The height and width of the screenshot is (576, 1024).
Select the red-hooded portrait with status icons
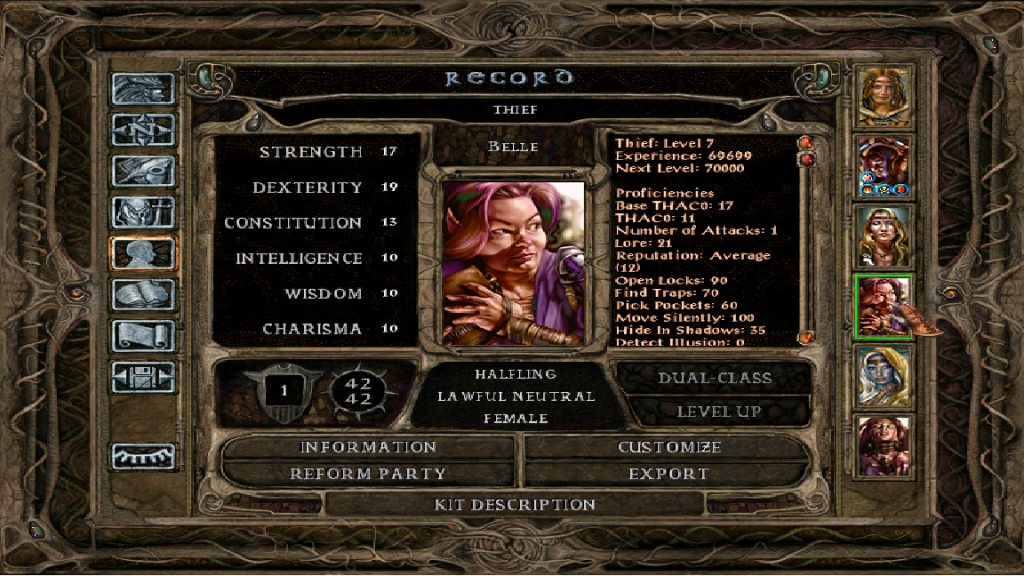(884, 166)
